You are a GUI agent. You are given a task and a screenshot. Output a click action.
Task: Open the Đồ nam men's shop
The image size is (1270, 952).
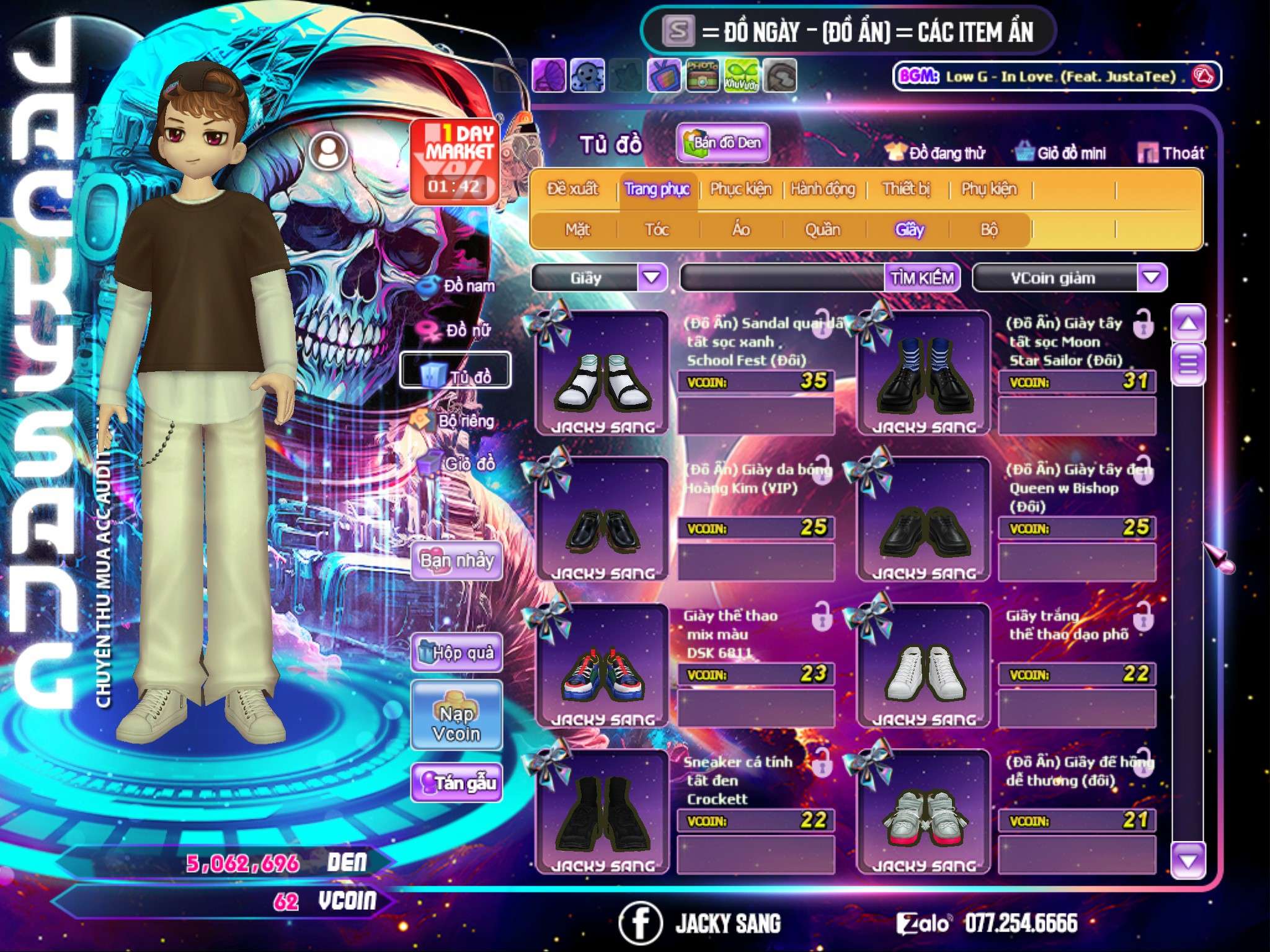(460, 286)
